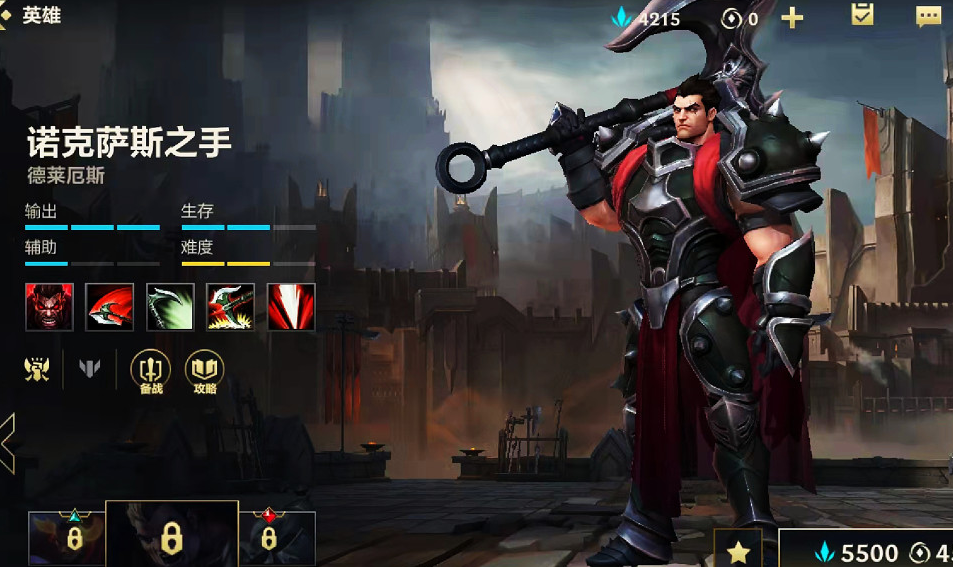
Task: Go back from the 英雄 screen
Action: pyautogui.click(x=8, y=16)
